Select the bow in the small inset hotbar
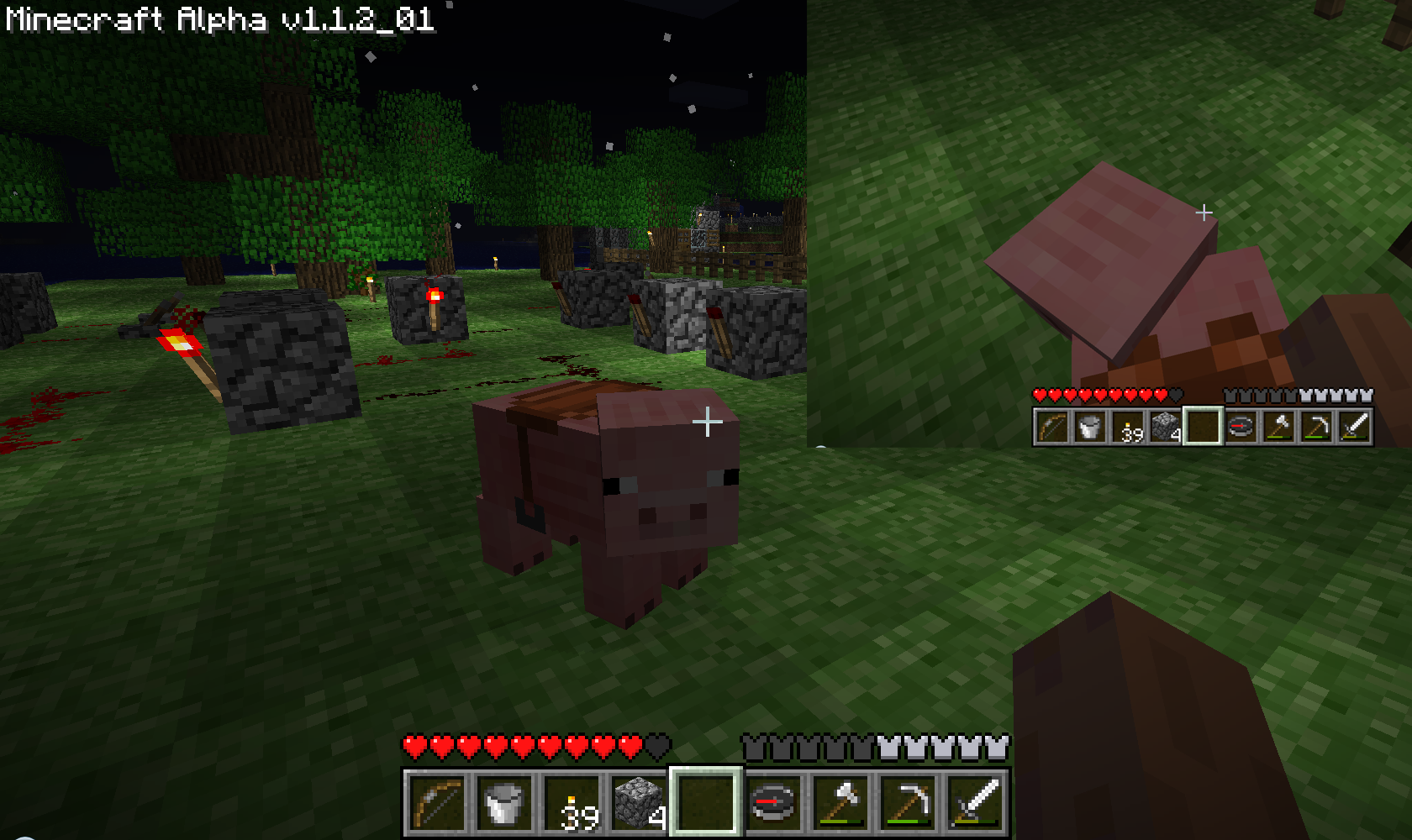1412x840 pixels. (1052, 427)
